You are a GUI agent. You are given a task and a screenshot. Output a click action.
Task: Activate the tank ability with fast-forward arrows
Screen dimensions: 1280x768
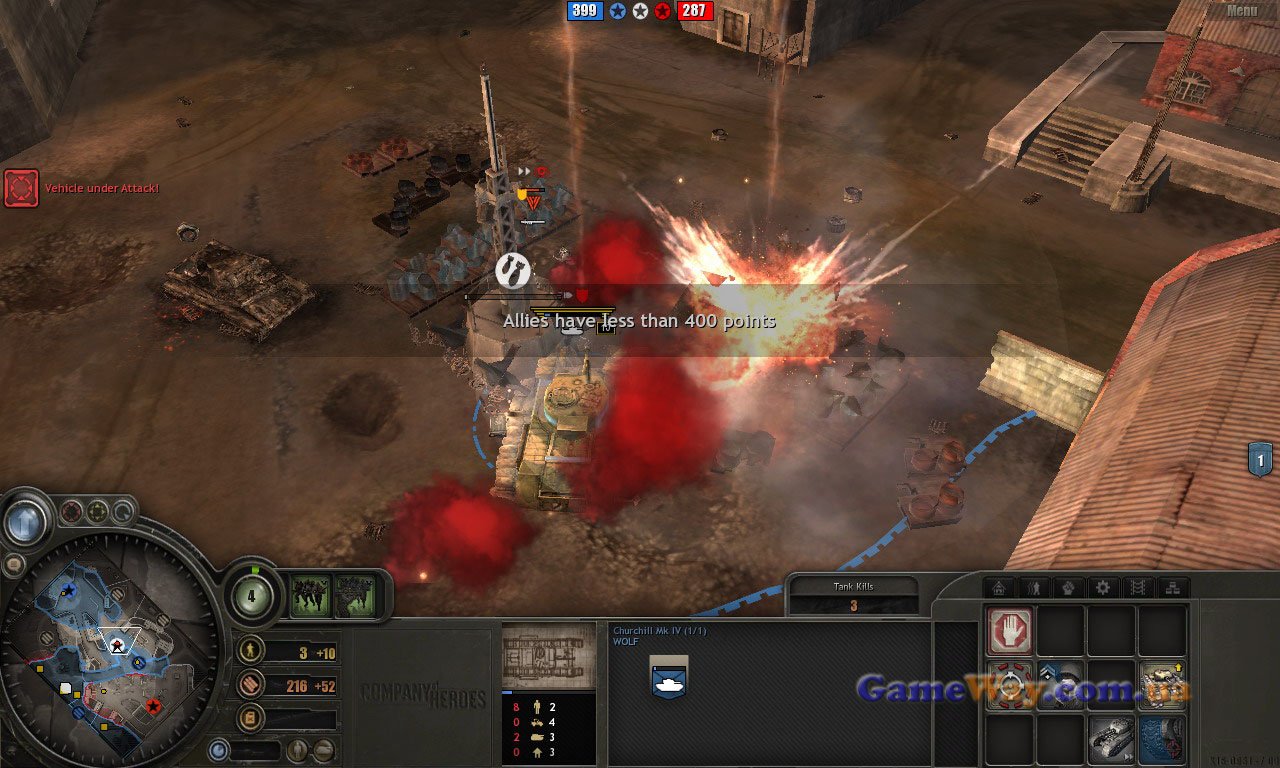click(1110, 740)
